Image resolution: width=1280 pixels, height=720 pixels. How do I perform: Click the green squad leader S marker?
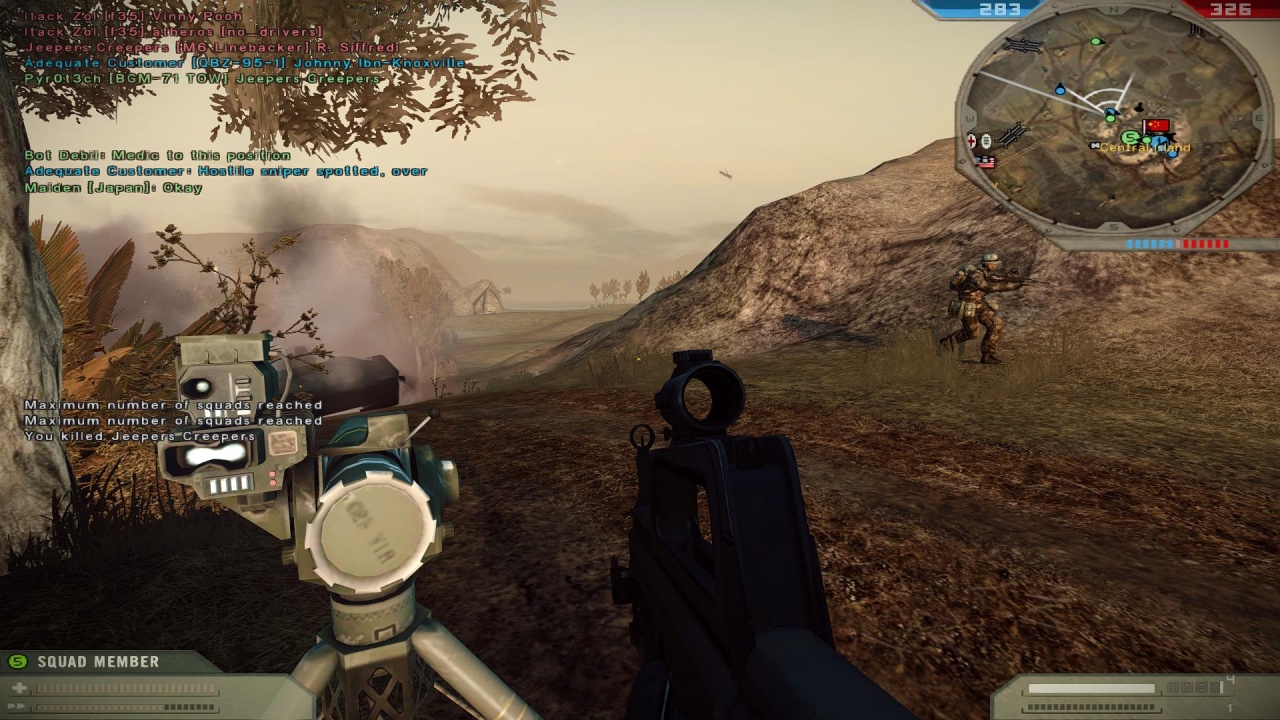click(1130, 138)
